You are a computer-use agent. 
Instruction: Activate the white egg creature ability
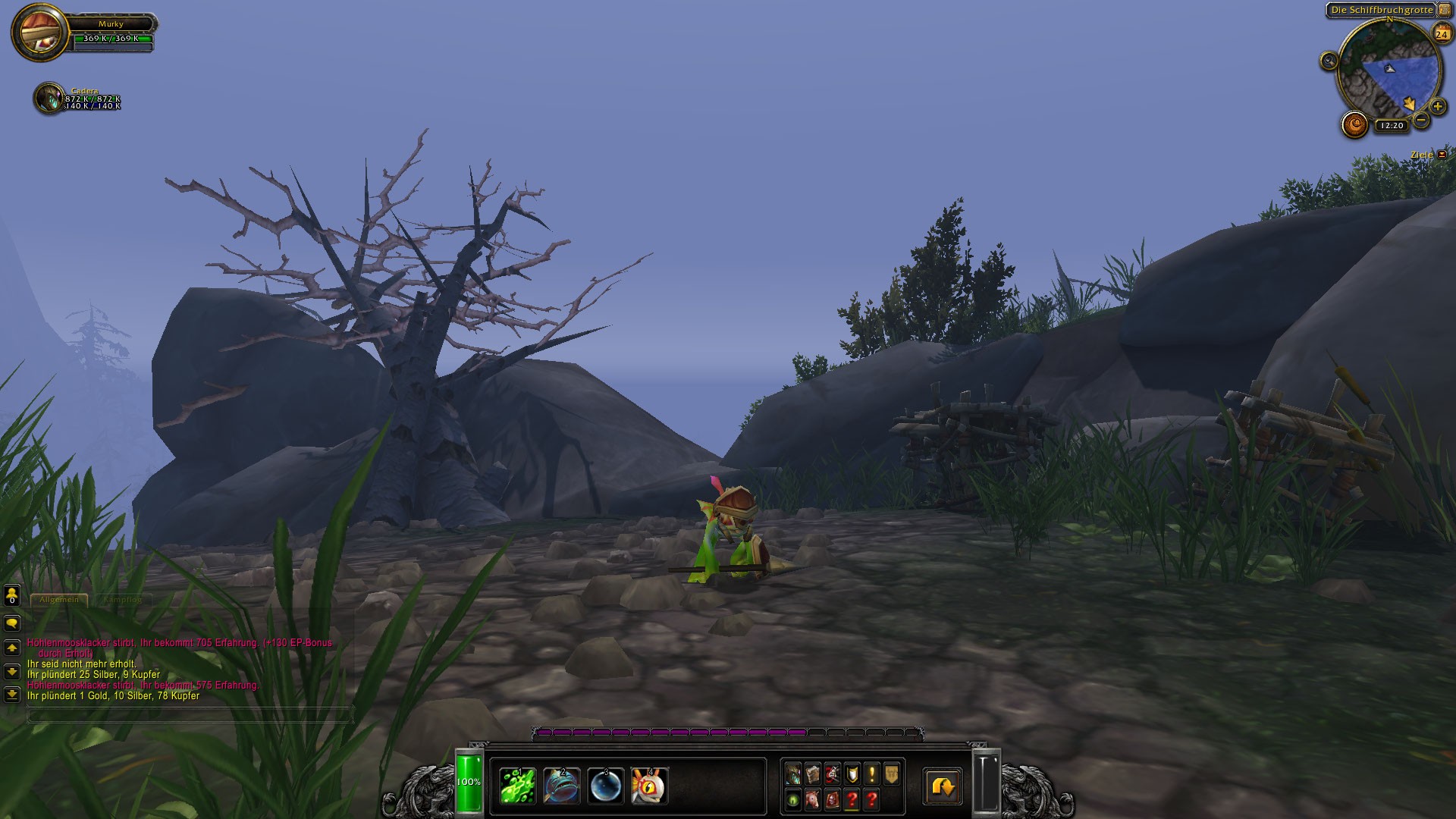point(650,785)
